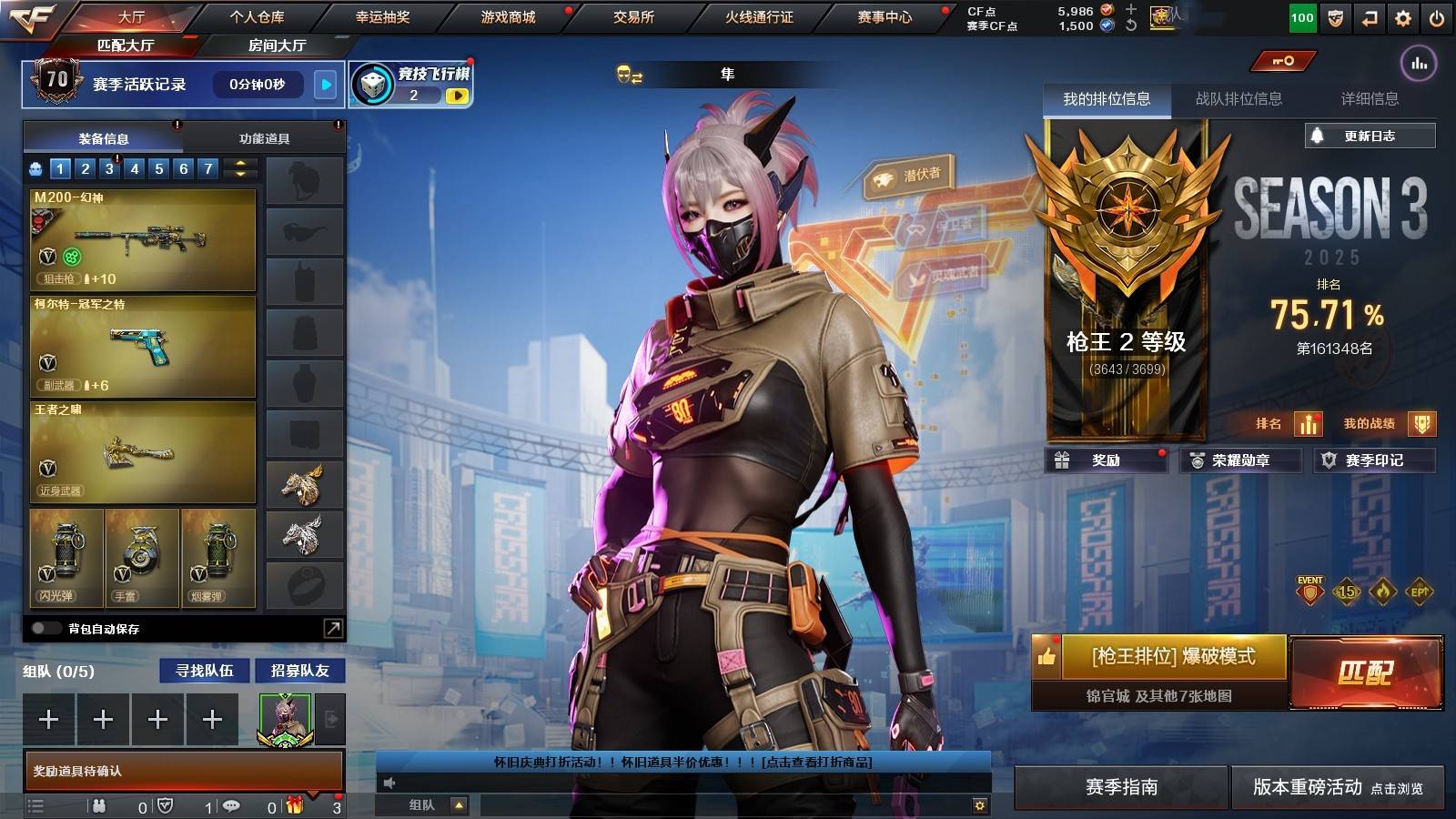This screenshot has height=819, width=1456.
Task: Mute the speaker icon above the chat bar
Action: pyautogui.click(x=391, y=781)
